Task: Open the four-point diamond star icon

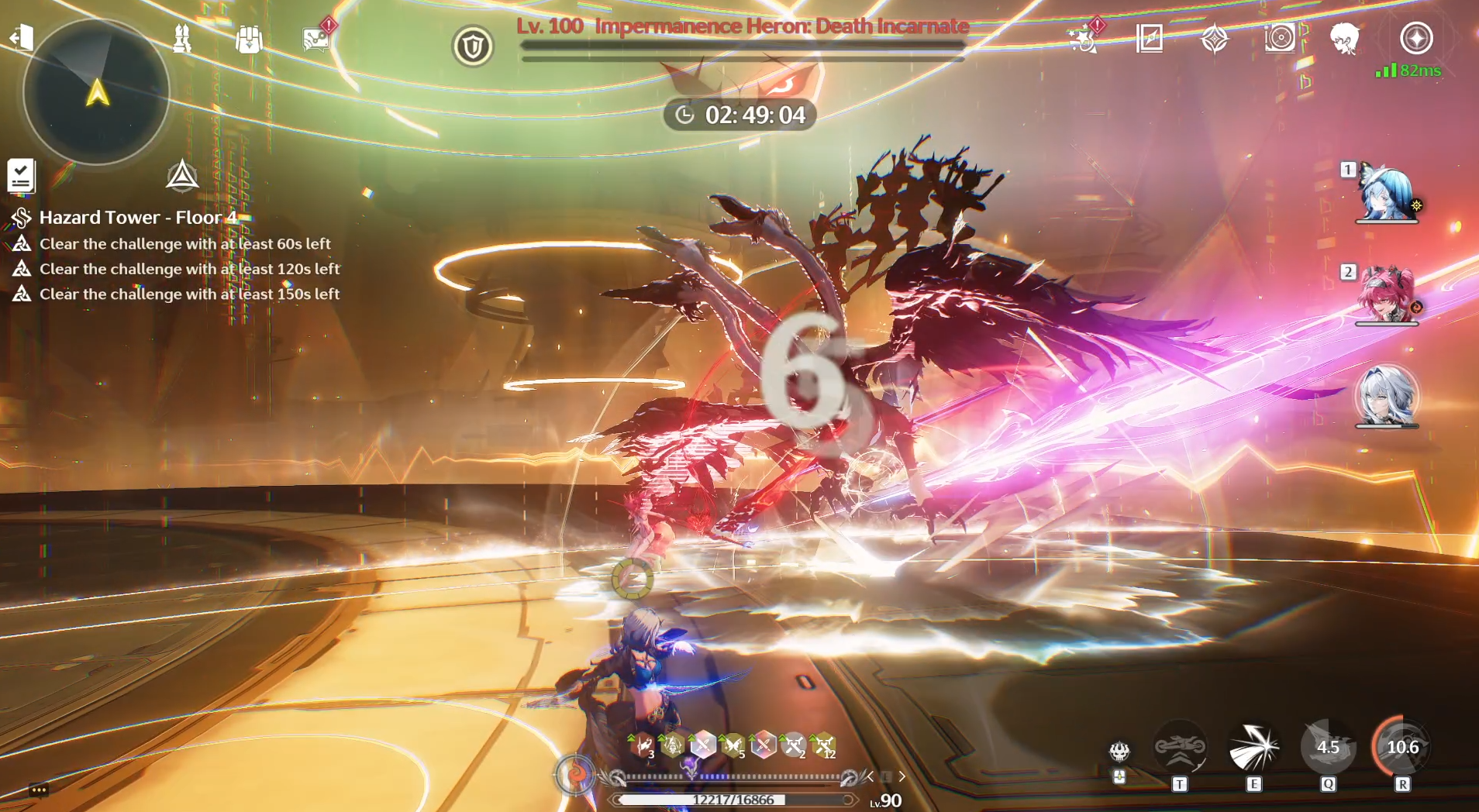Action: pos(1215,38)
